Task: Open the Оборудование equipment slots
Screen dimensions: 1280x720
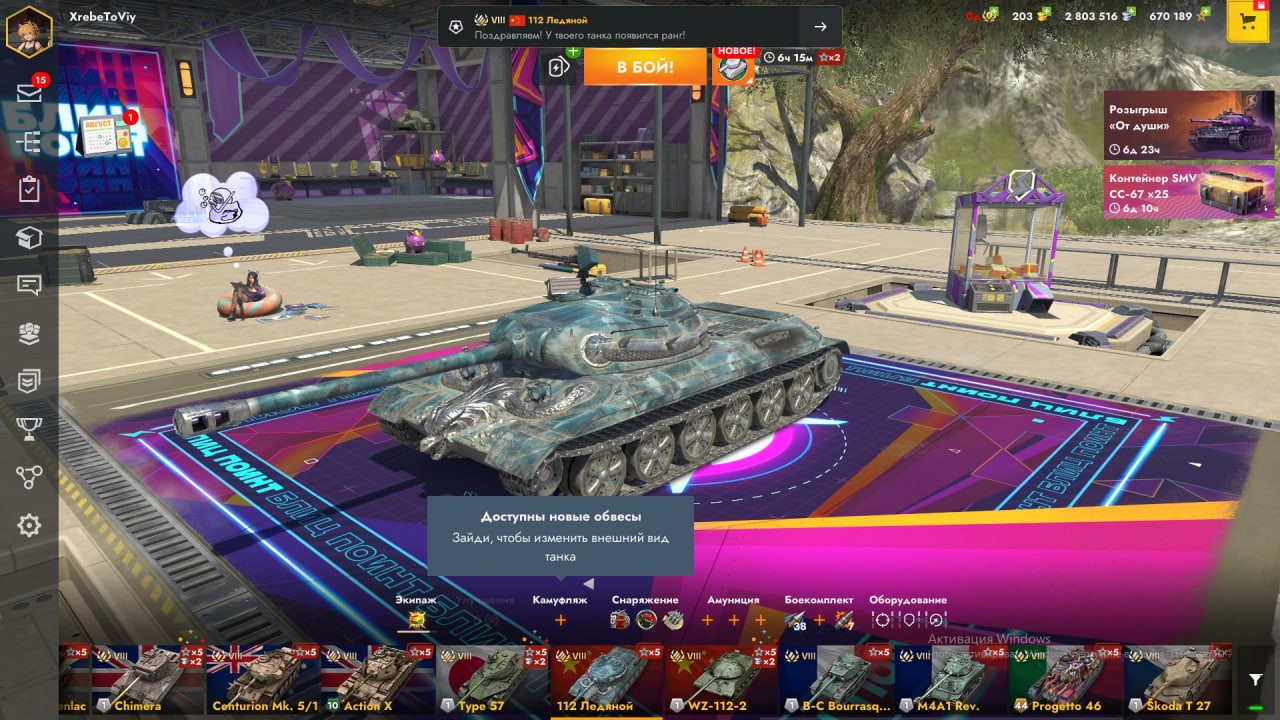Action: coord(908,620)
